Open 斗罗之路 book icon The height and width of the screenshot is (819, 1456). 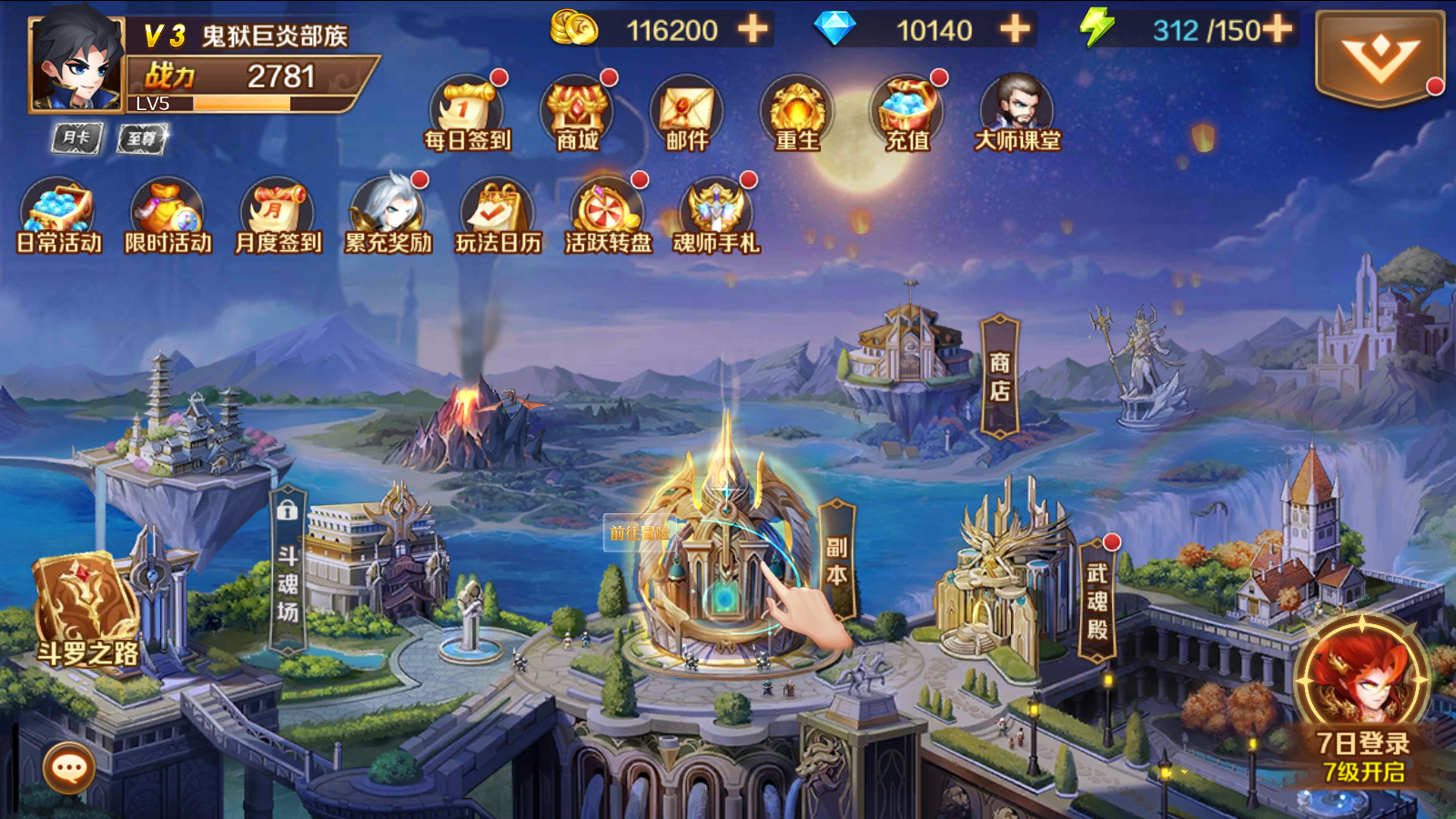click(x=86, y=610)
